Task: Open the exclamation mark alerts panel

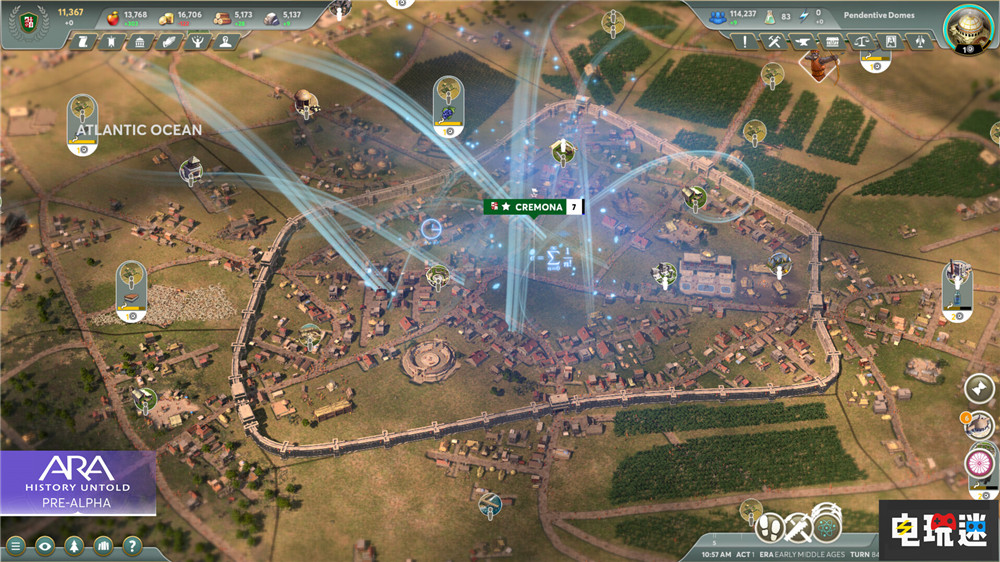Action: point(745,42)
